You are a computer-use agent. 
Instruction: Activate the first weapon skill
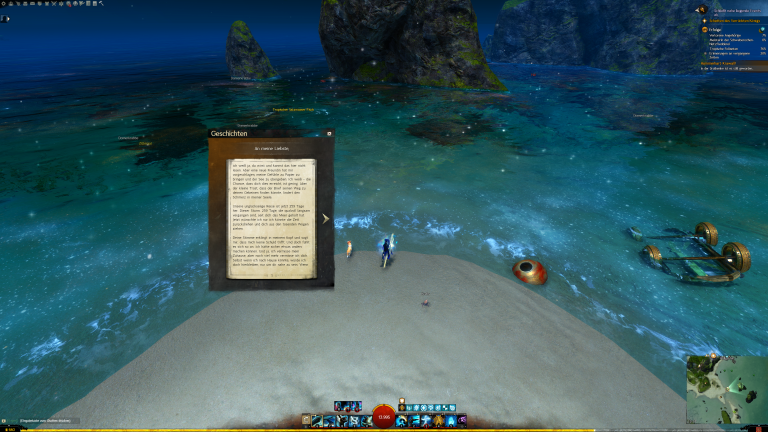pyautogui.click(x=317, y=420)
